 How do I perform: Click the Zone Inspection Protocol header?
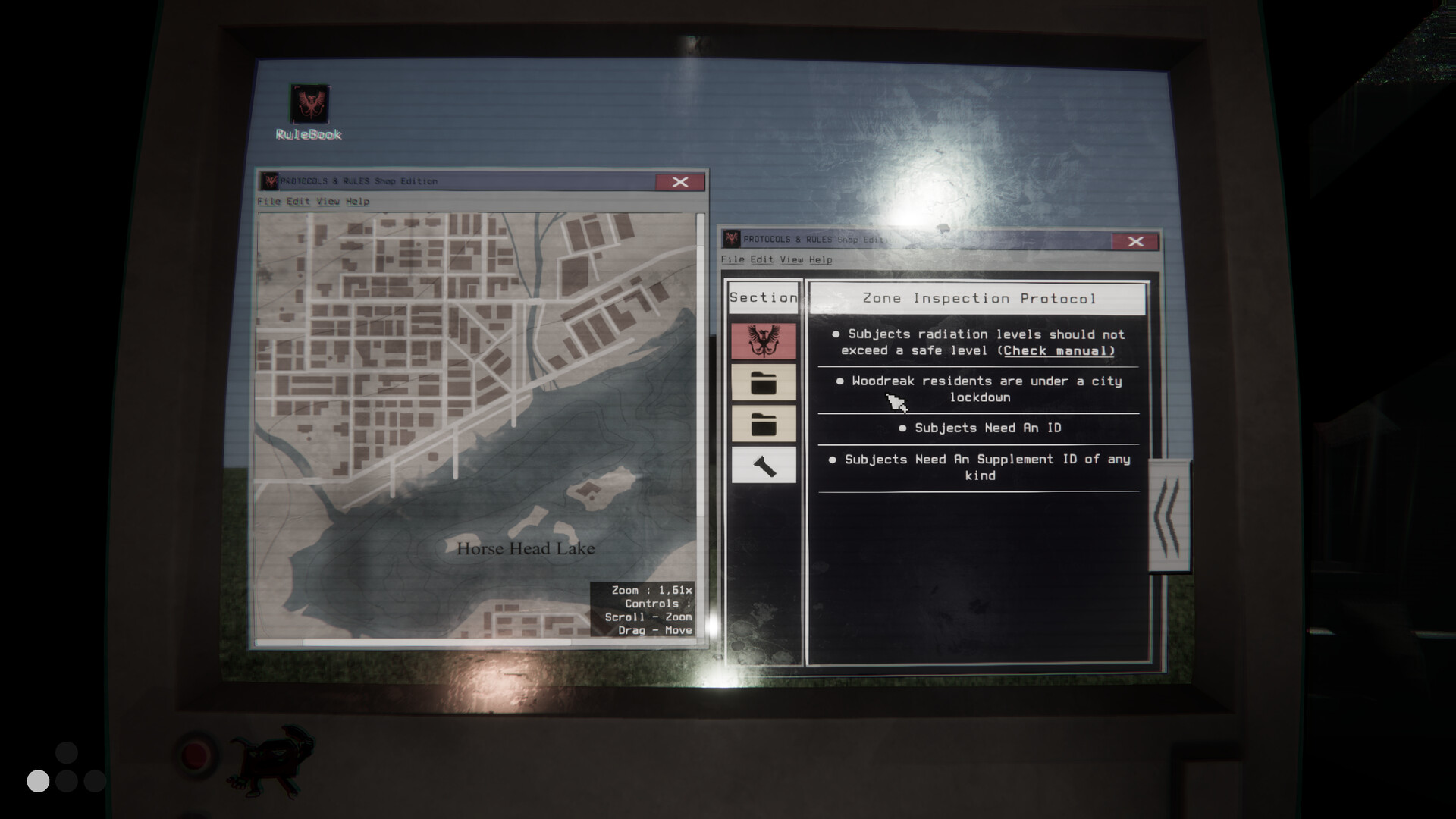977,298
